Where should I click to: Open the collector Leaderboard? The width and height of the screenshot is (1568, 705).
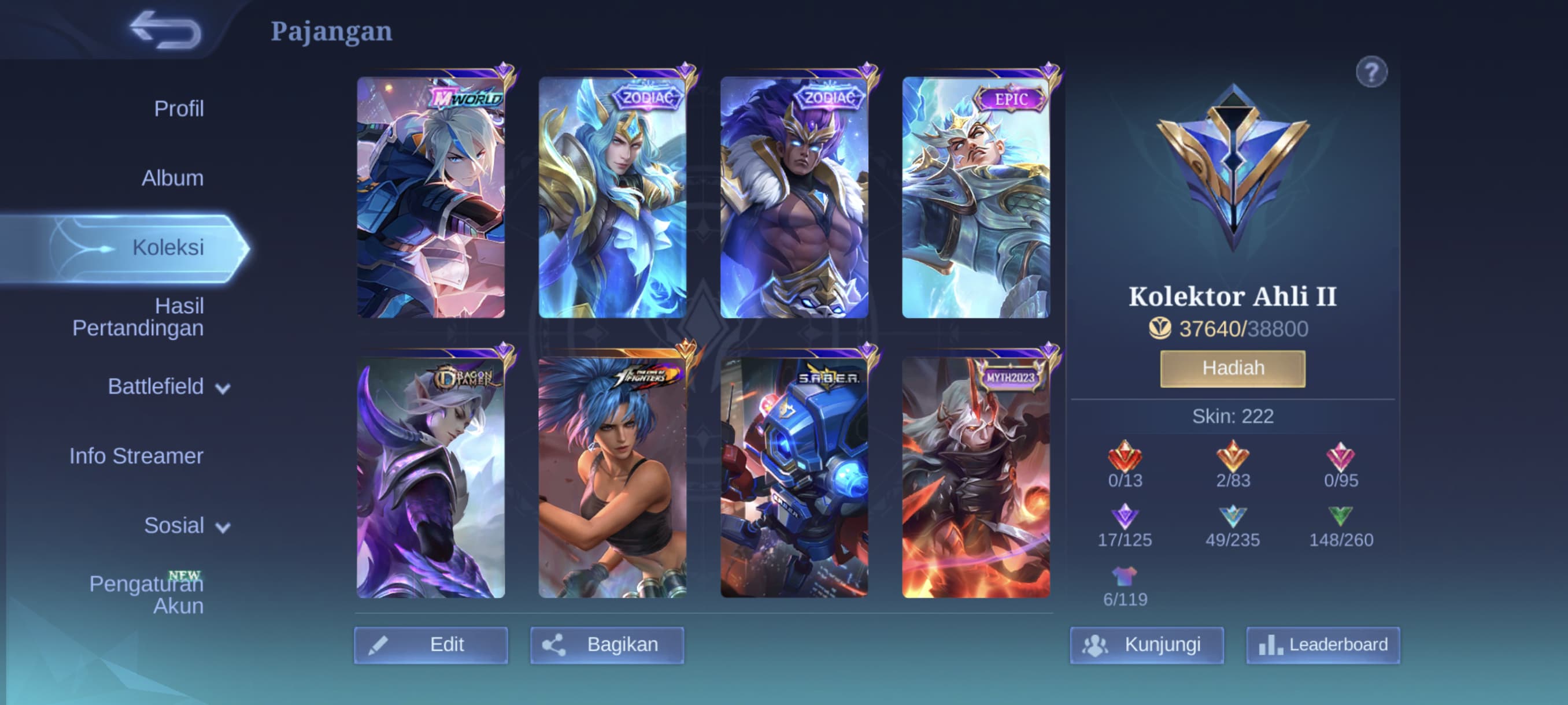tap(1323, 644)
